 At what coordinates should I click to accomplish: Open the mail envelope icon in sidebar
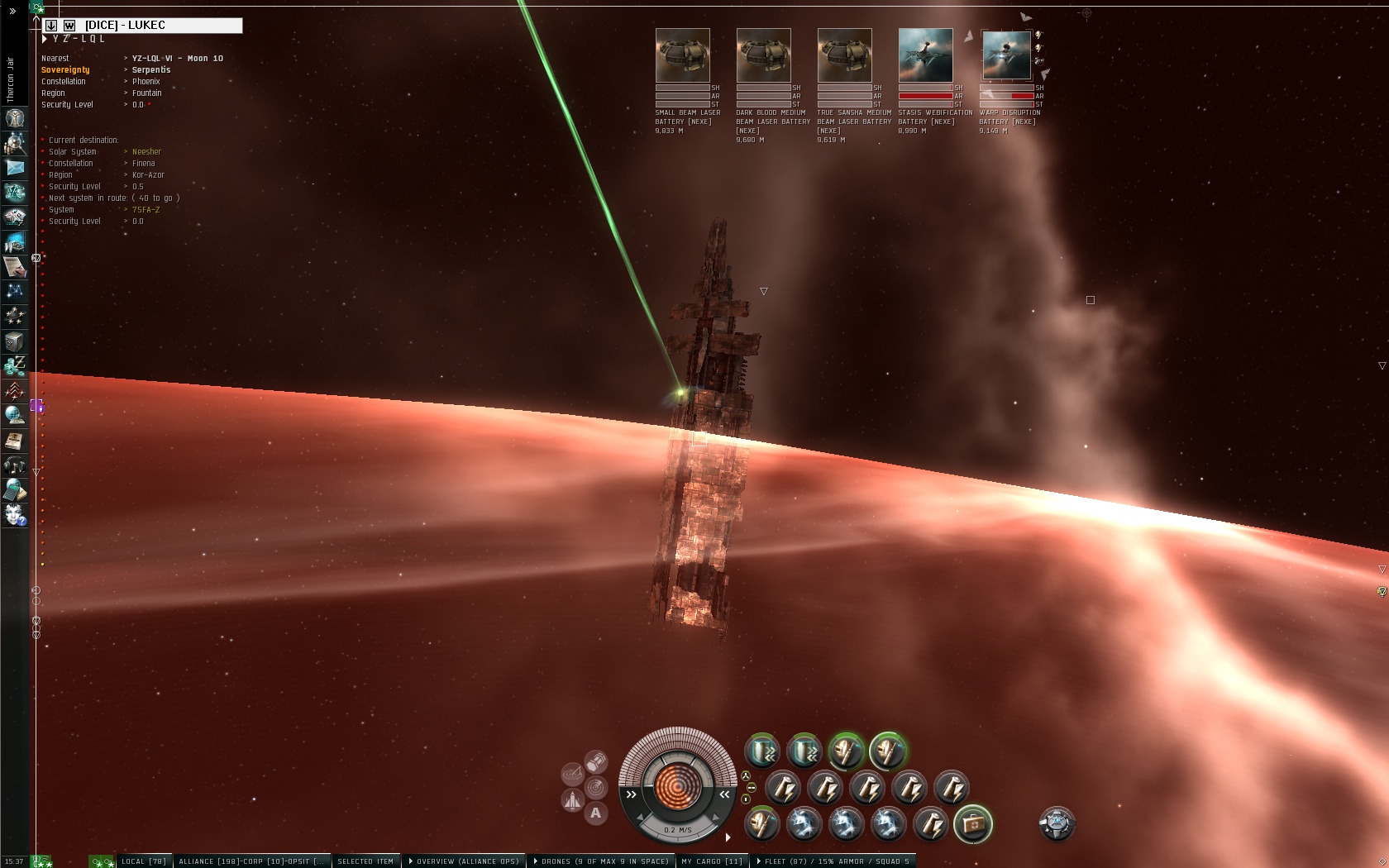point(15,168)
